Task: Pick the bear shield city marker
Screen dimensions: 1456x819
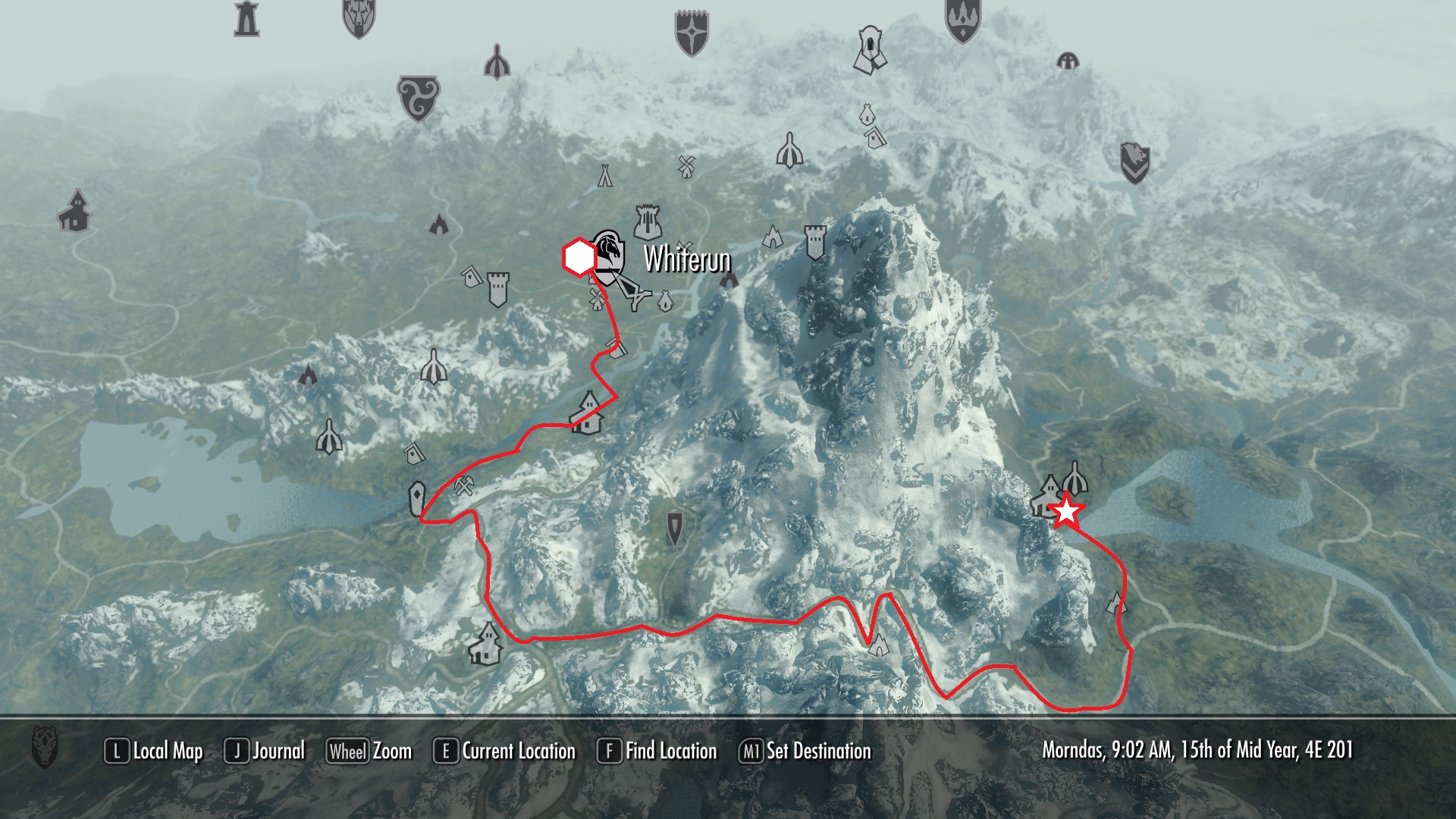Action: 1135,164
